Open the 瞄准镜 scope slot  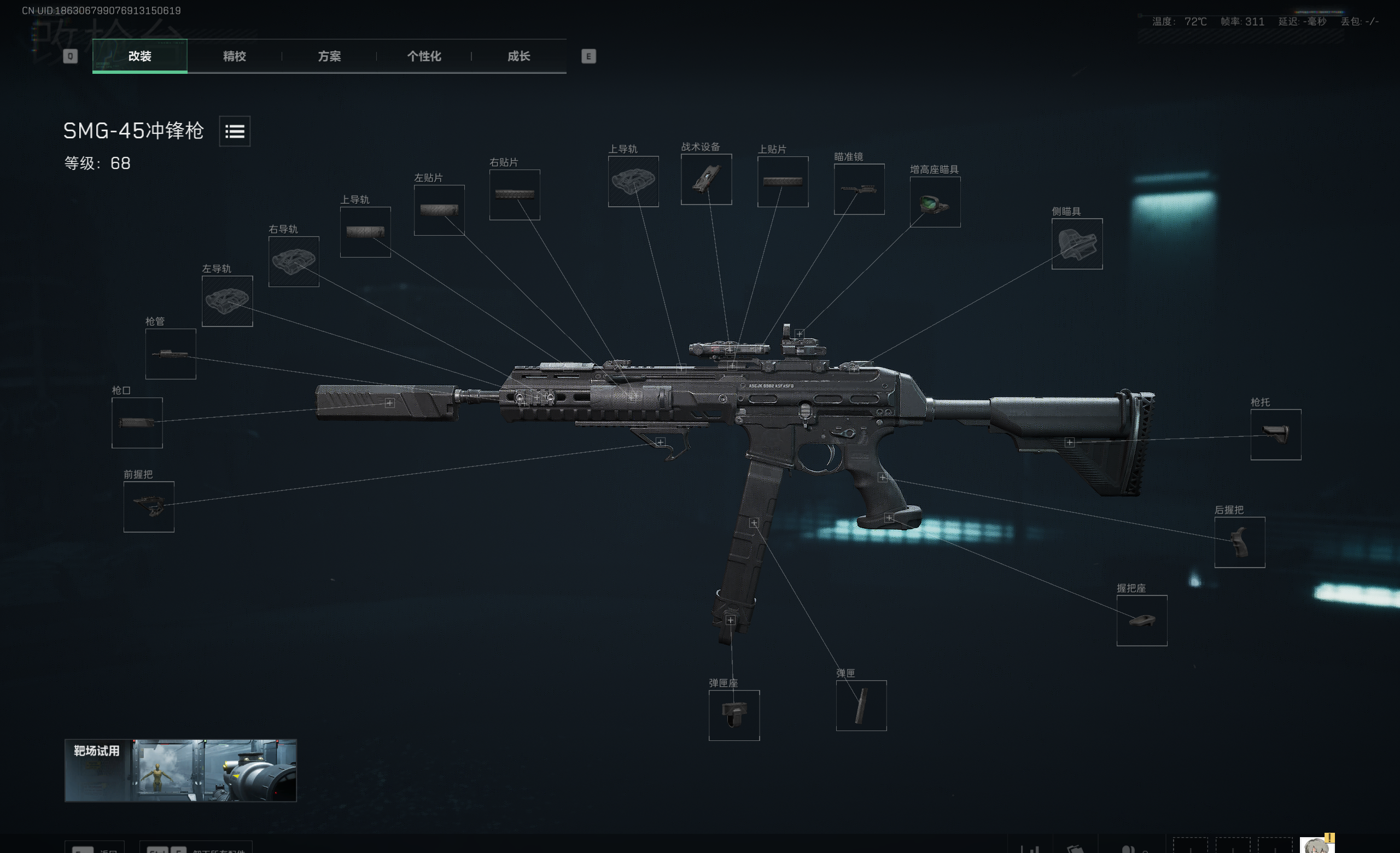click(859, 189)
